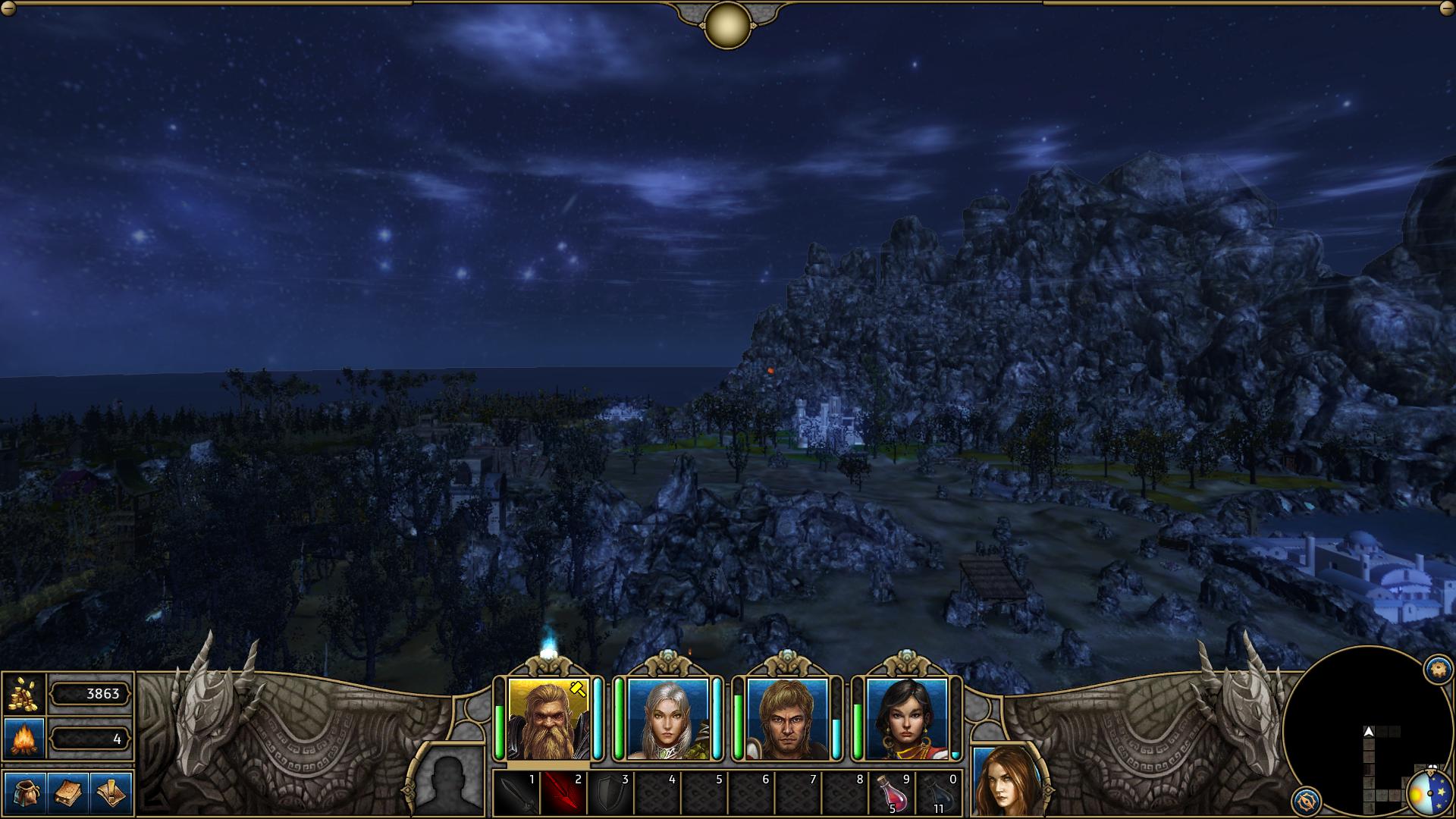Viewport: 1456px width, 819px height.
Task: Rest using the campfire button
Action: coord(24,739)
